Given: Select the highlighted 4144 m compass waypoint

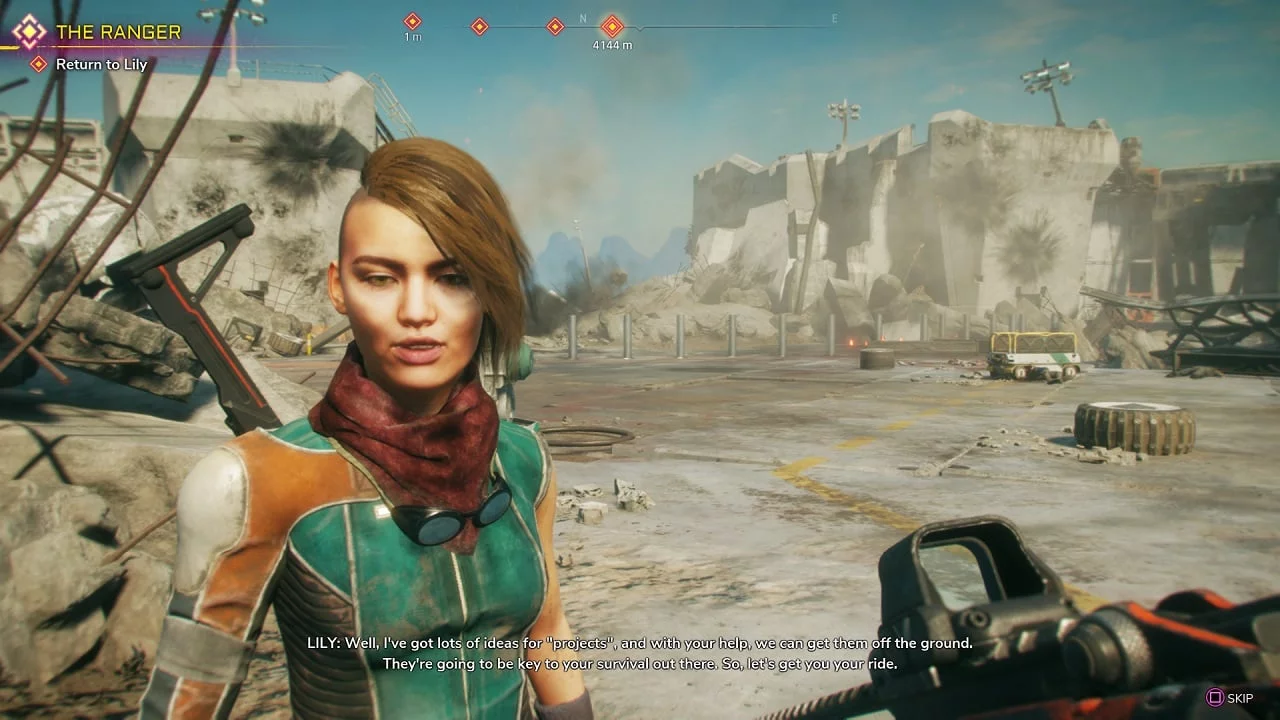Looking at the screenshot, I should [x=612, y=27].
